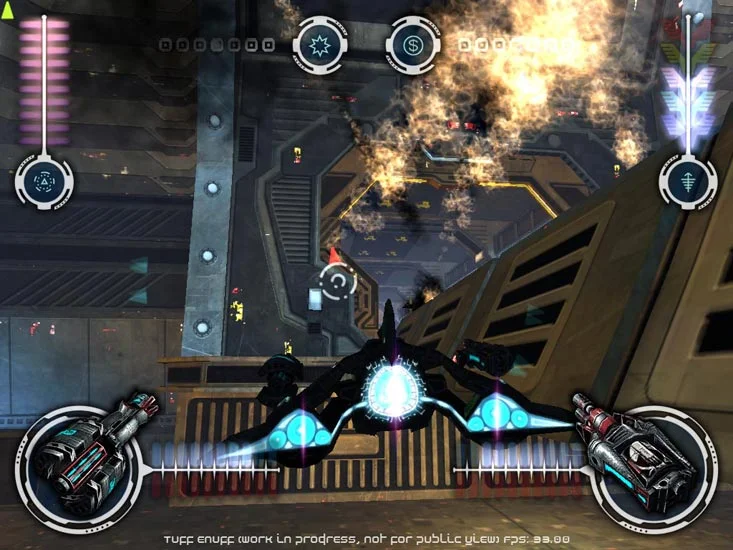
Task: Click the ship upgrade arrow icon
Action: (687, 181)
